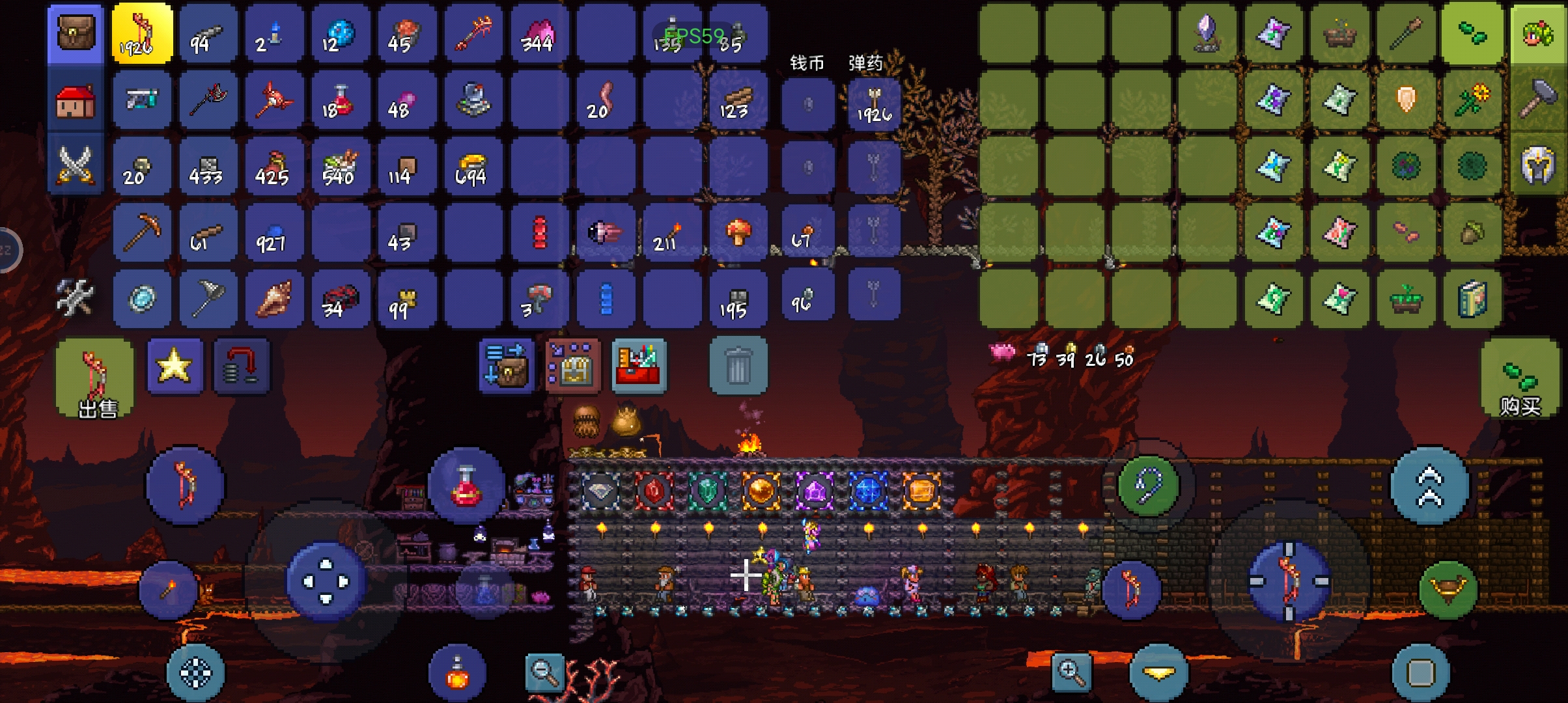Buy the sunflower from the shop
The width and height of the screenshot is (1568, 703).
click(1472, 100)
